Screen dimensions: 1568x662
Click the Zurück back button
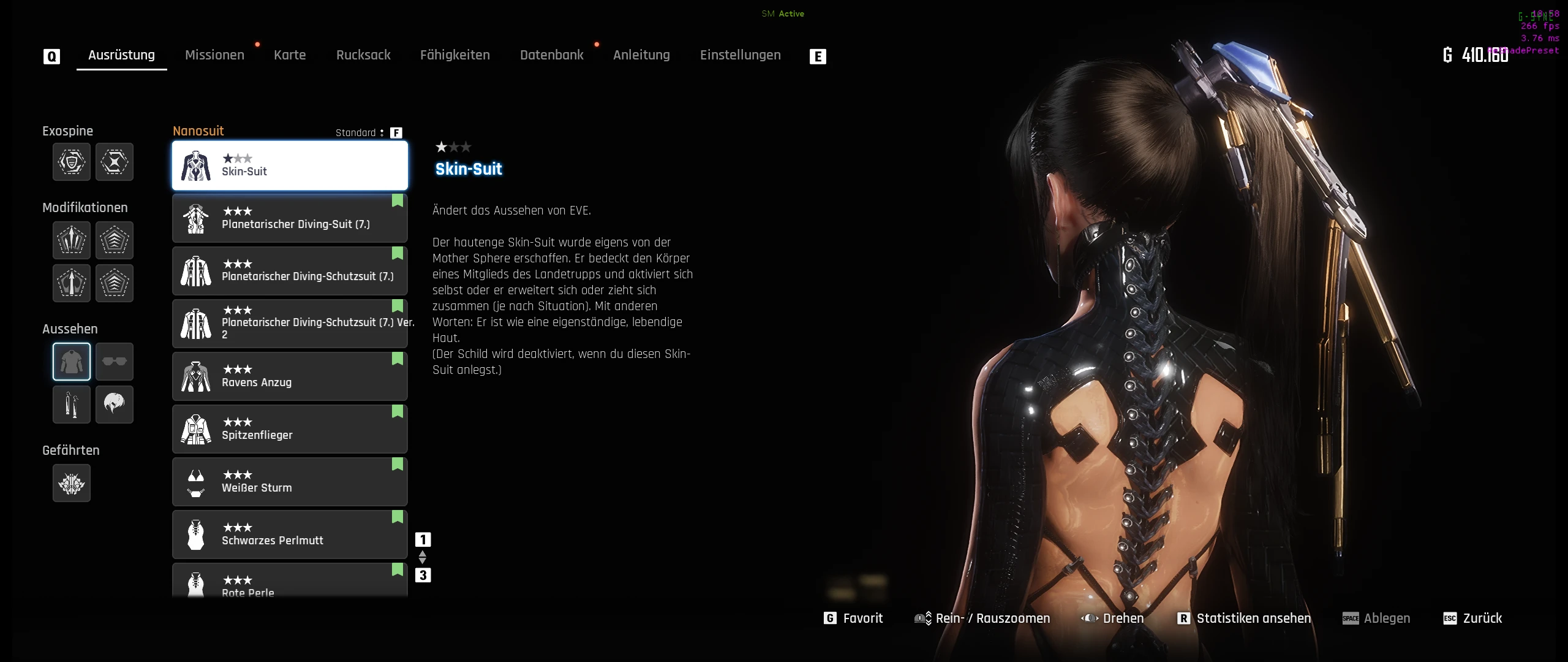(1473, 618)
